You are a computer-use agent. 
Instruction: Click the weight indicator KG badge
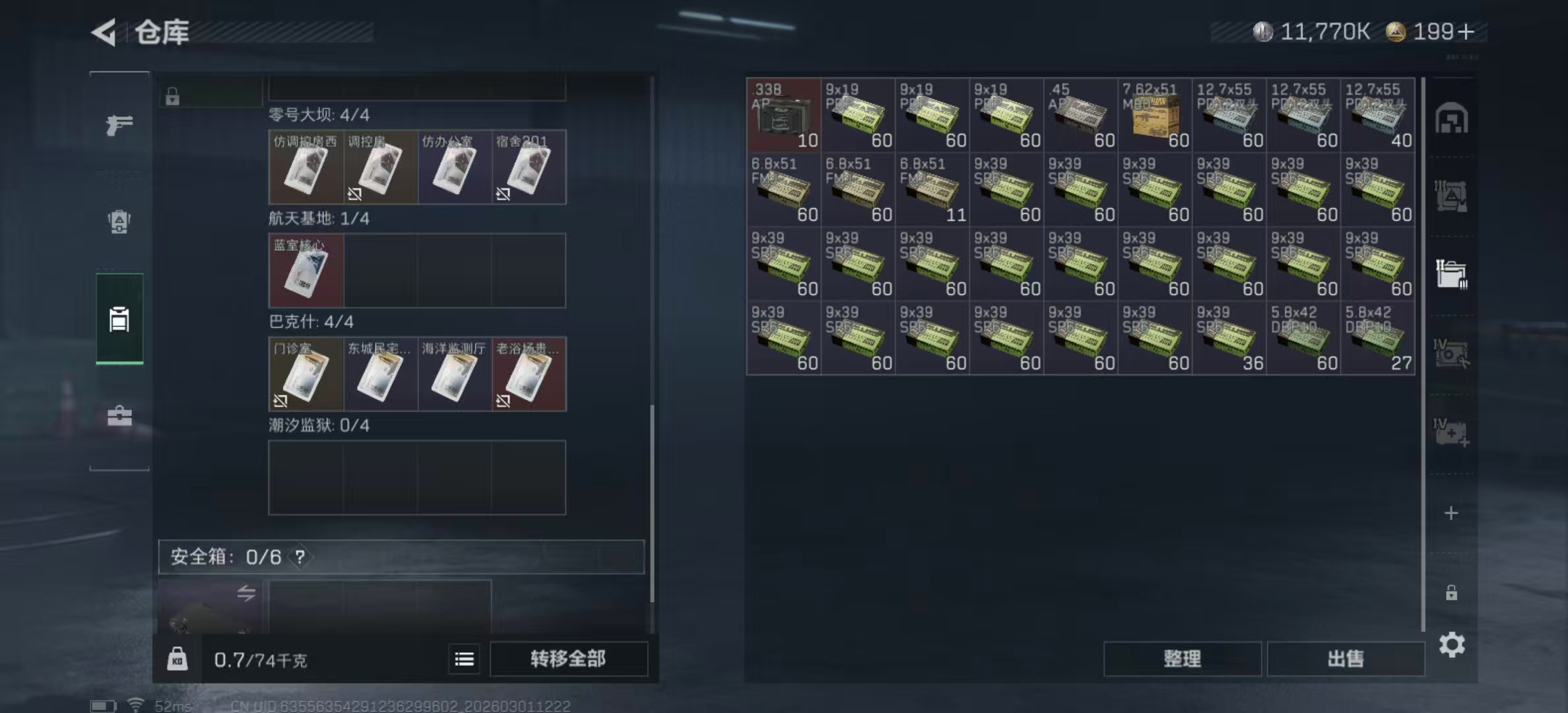tap(178, 659)
